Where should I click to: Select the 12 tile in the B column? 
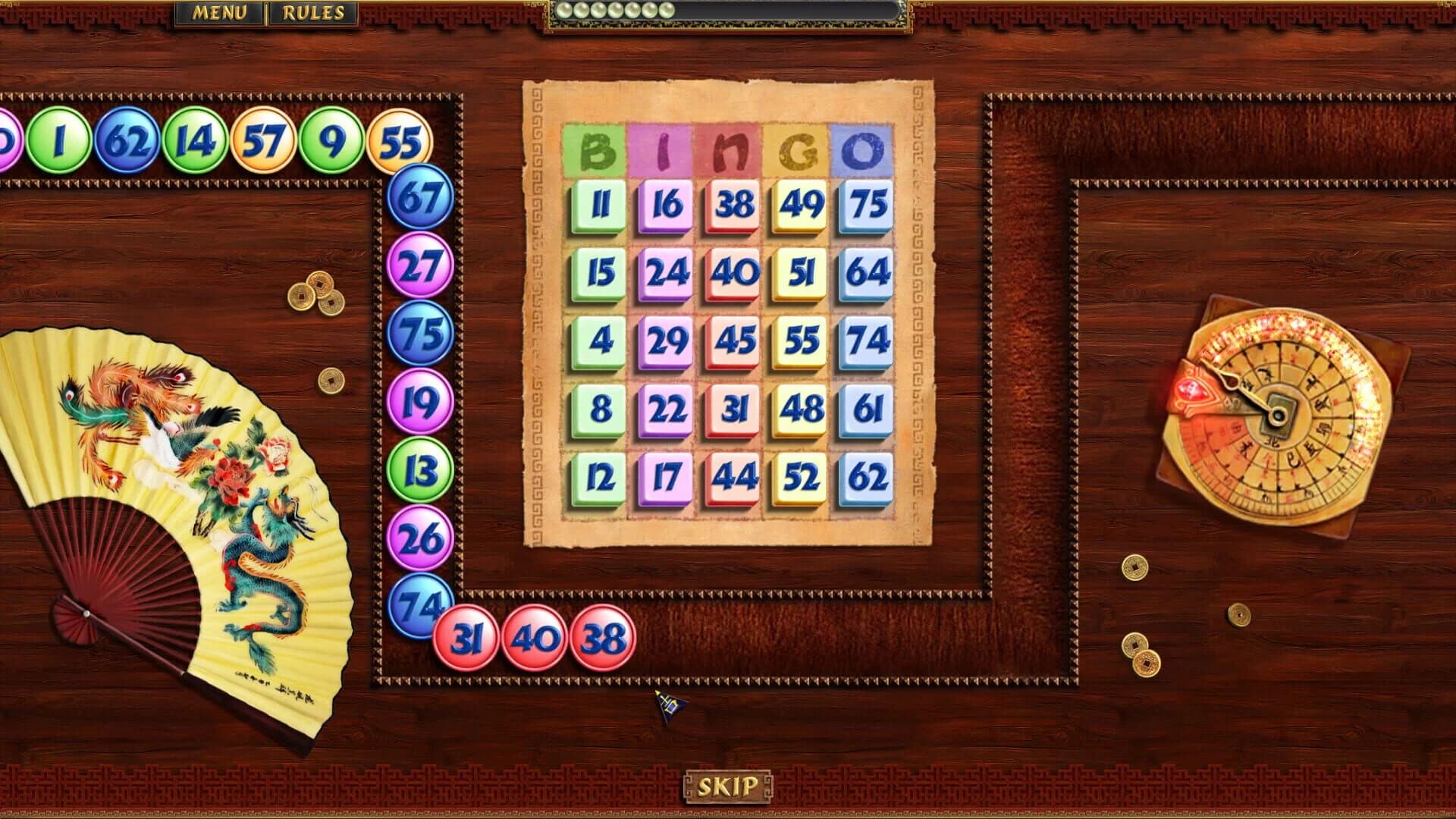coord(599,478)
